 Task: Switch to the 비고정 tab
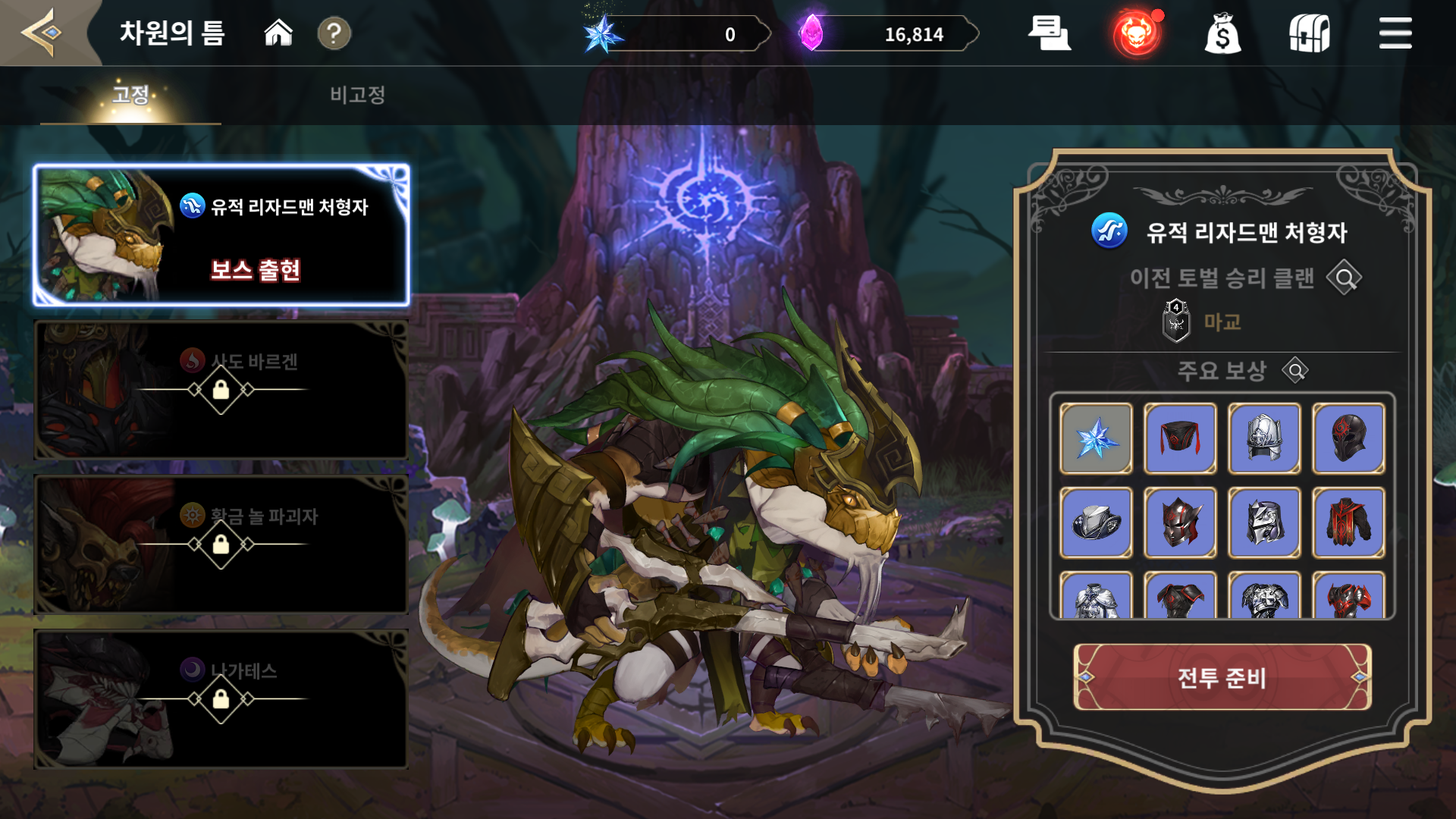[357, 95]
